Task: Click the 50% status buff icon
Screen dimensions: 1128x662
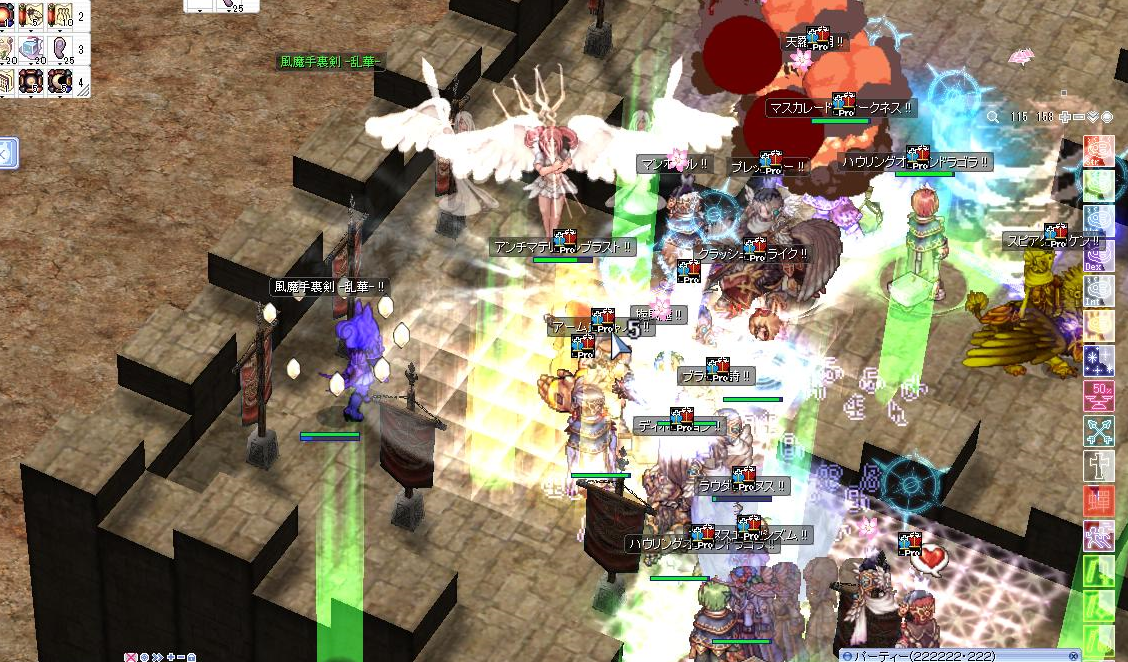Action: [x=1098, y=395]
